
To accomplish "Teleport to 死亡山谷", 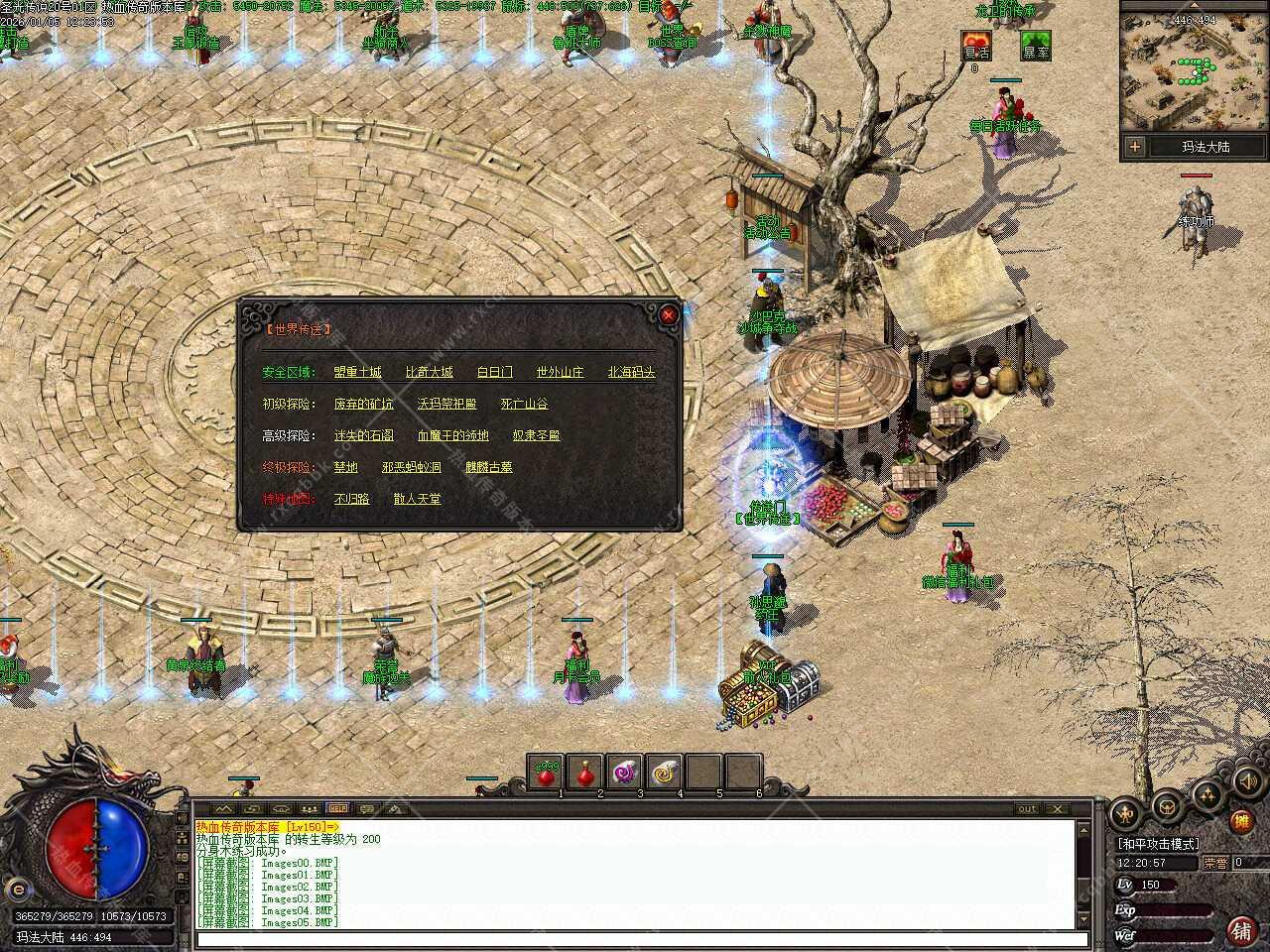I will pyautogui.click(x=524, y=404).
